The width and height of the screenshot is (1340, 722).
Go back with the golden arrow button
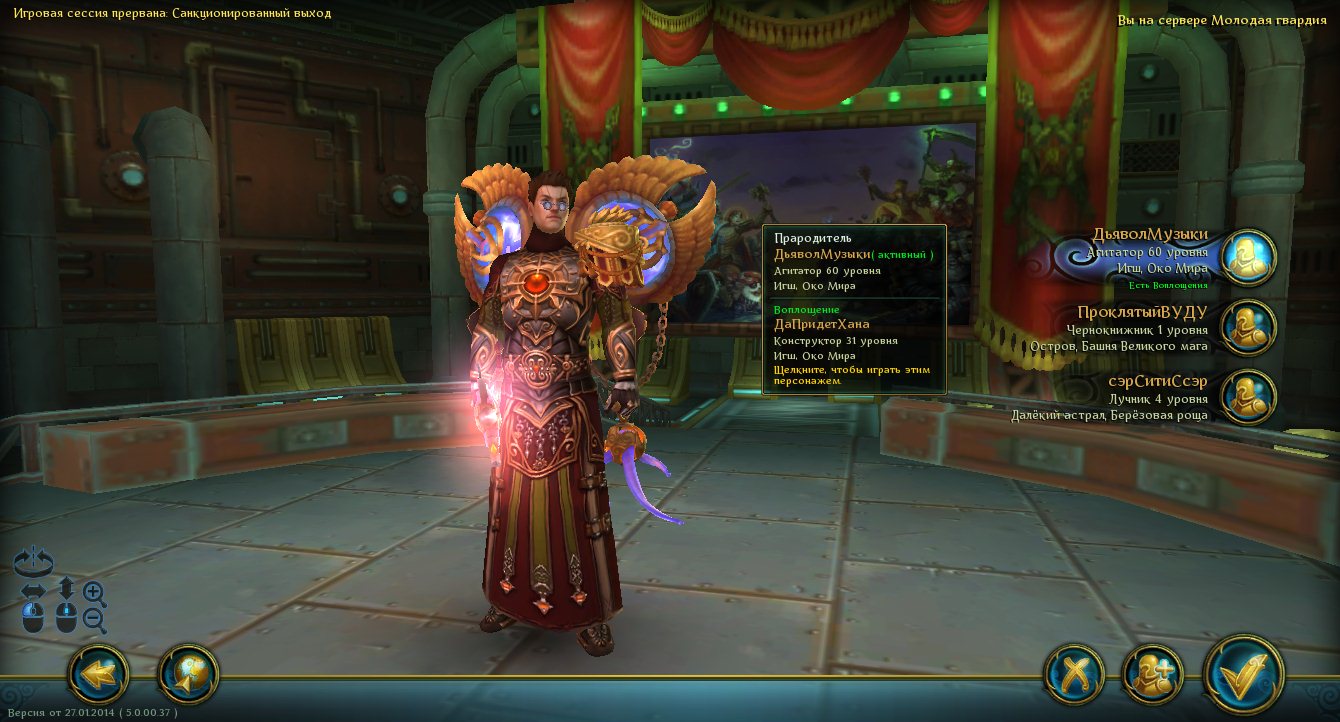pos(98,675)
